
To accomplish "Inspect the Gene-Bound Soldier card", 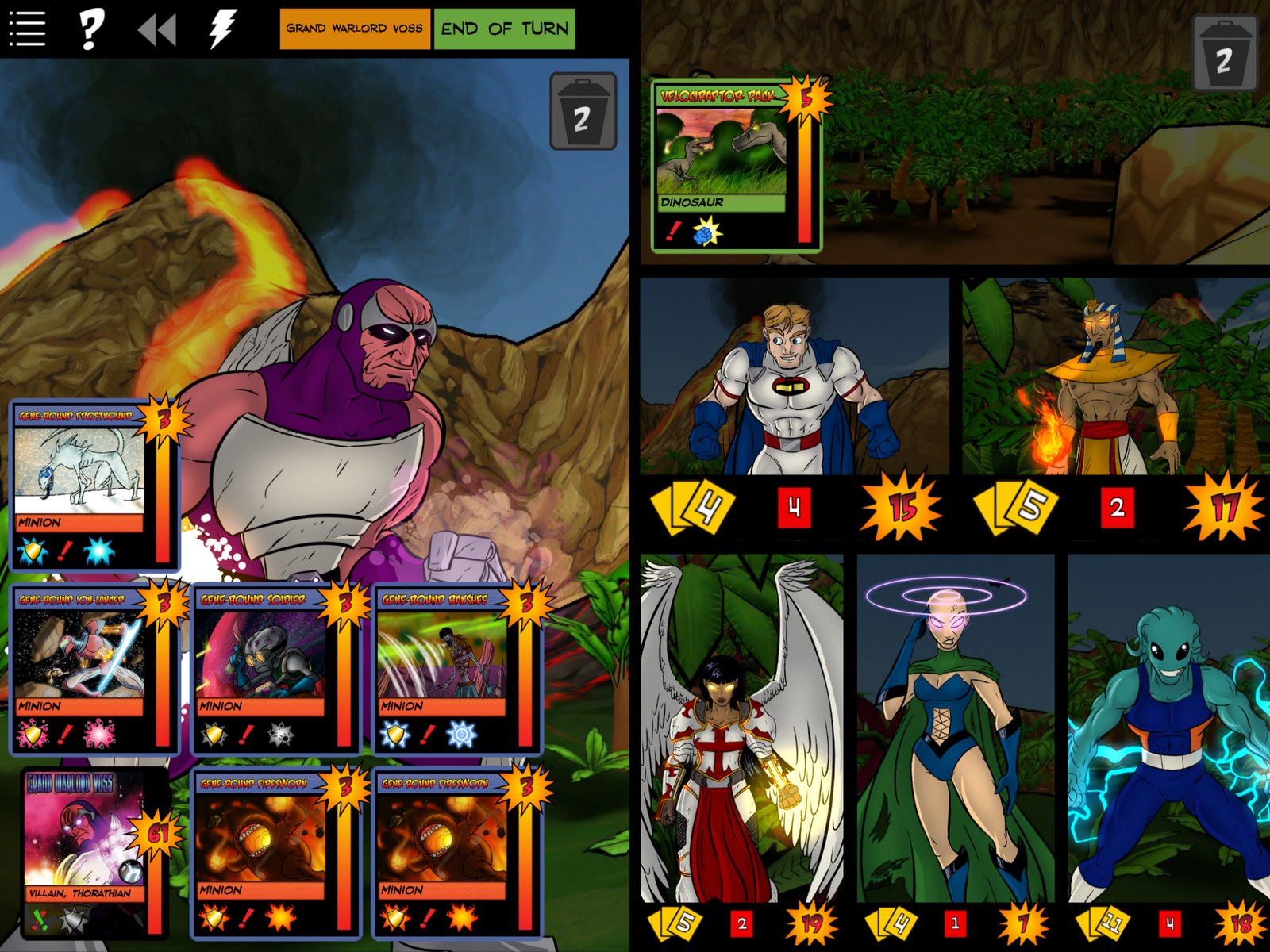I will click(275, 670).
